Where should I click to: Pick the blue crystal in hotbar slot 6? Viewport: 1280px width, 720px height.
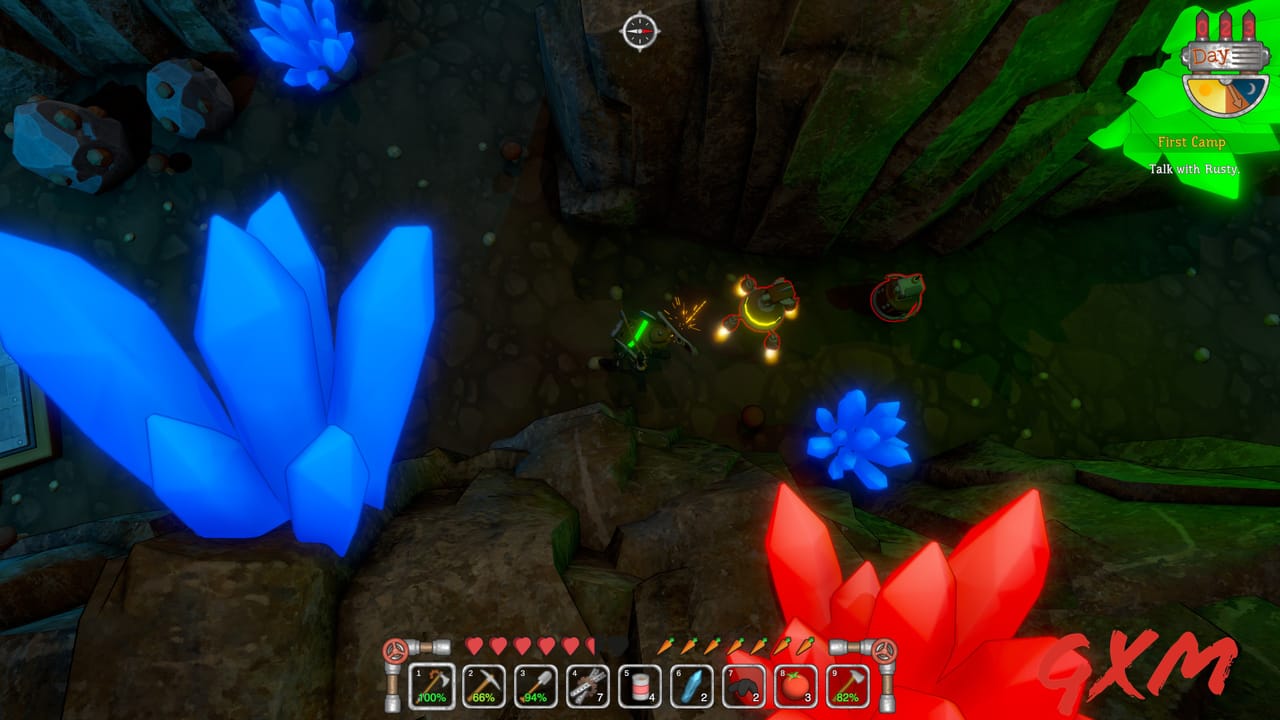pyautogui.click(x=690, y=686)
